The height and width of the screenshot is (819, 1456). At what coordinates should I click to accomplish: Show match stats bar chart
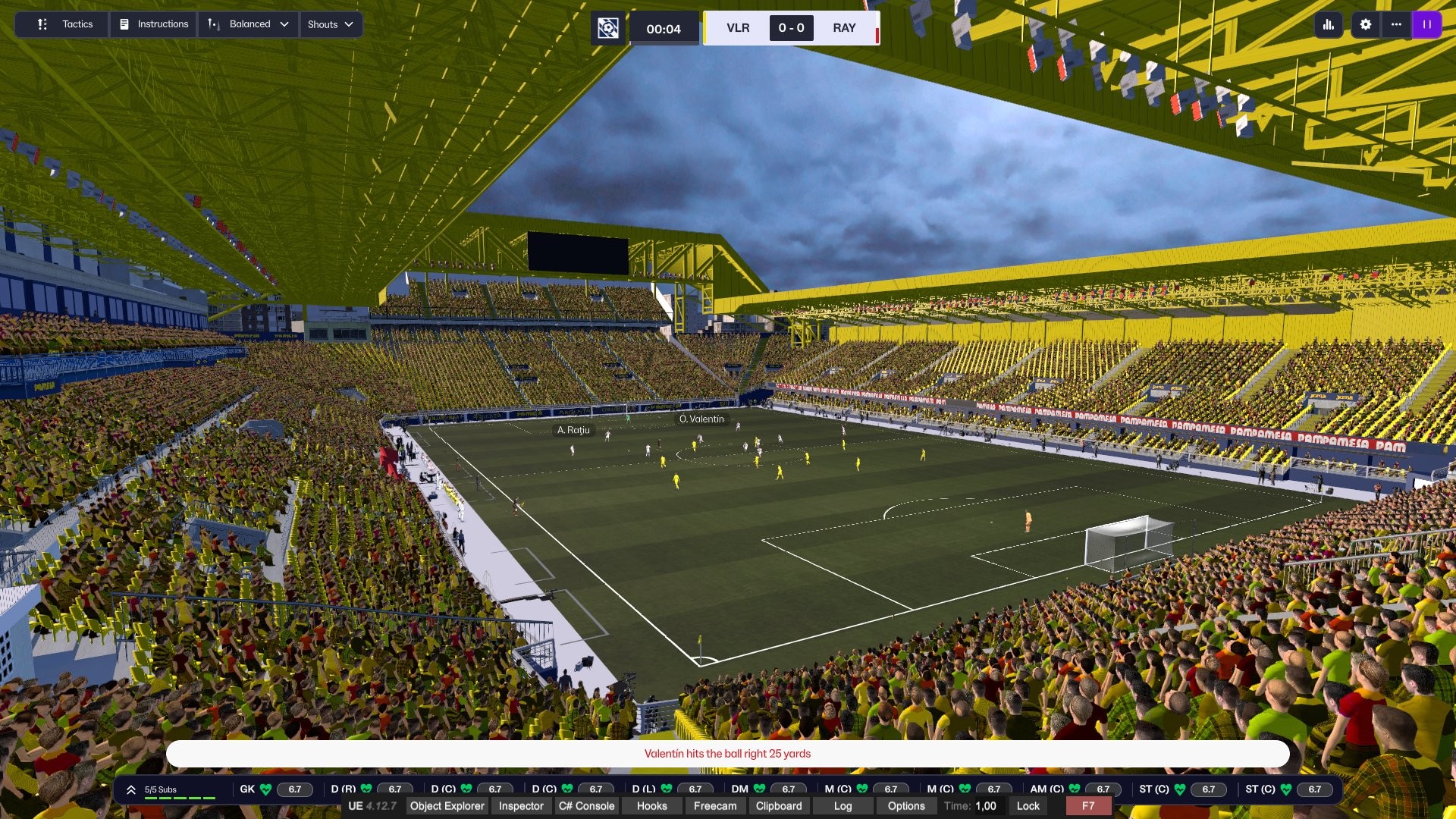[x=1329, y=24]
